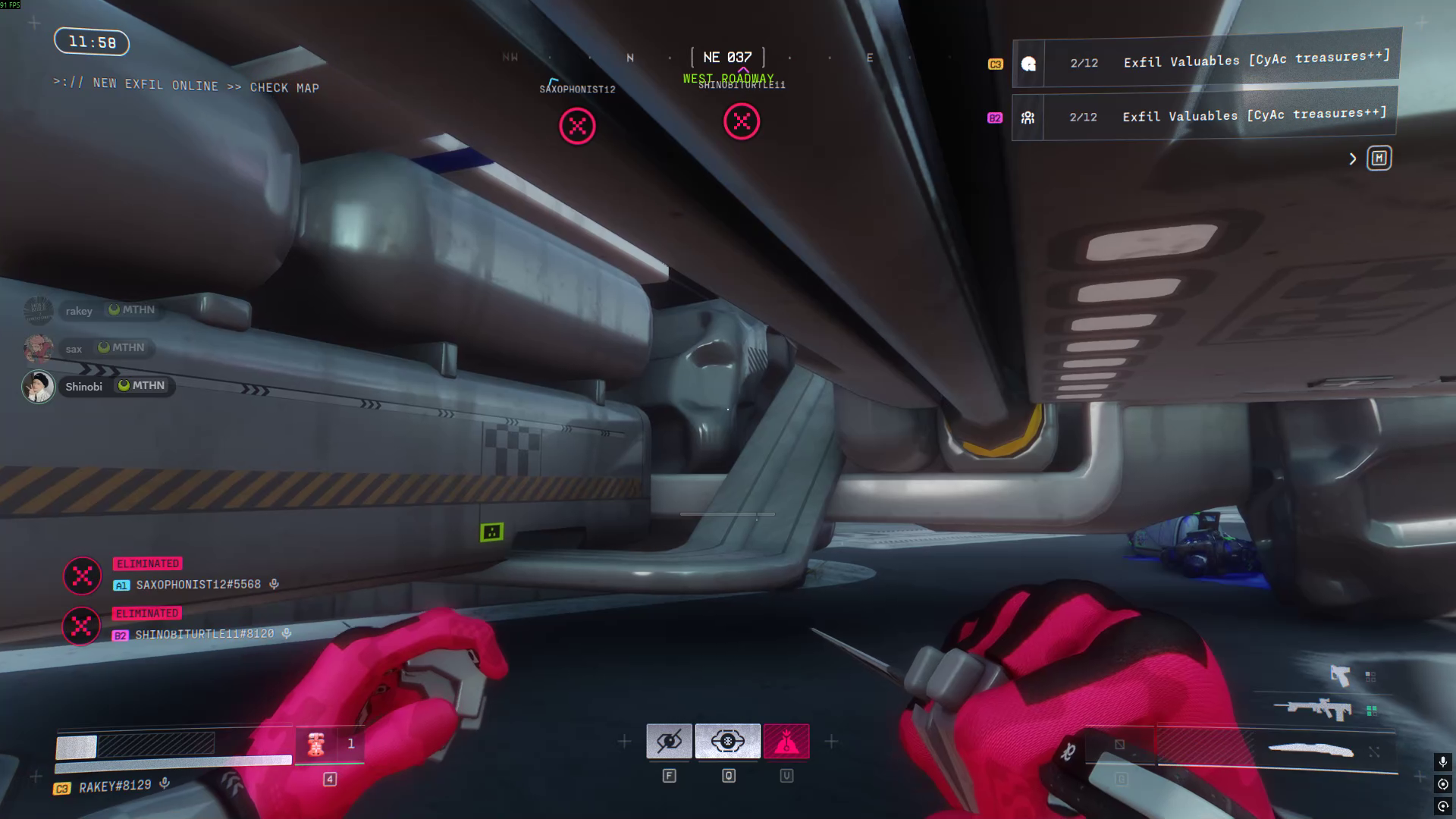Expand the objectives panel arrow

pos(1353,158)
